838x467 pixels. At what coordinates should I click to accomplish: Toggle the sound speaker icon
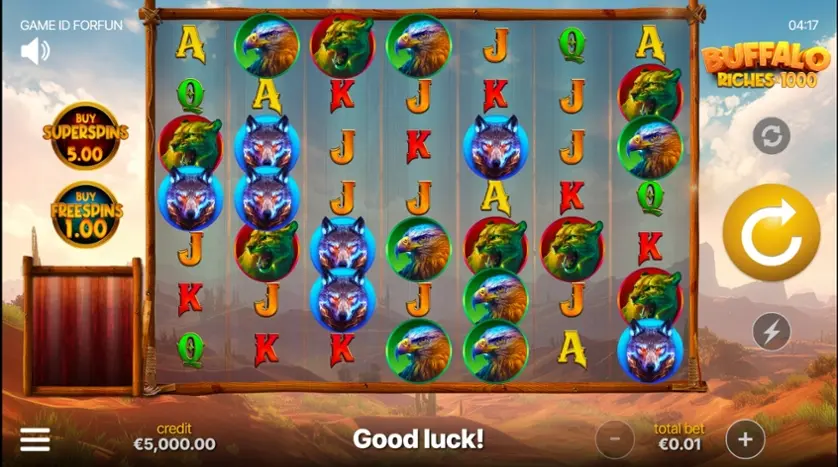click(35, 50)
